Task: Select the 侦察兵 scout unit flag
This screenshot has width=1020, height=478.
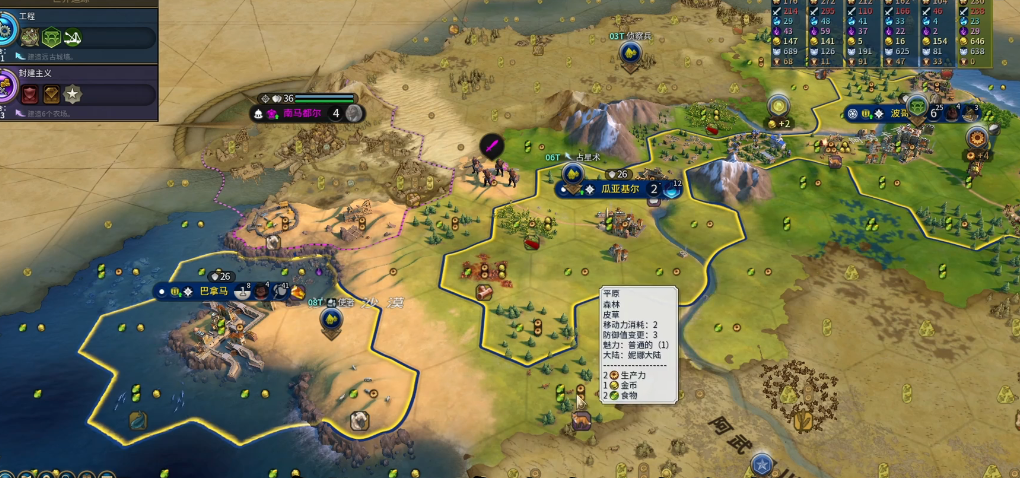Action: coord(630,54)
